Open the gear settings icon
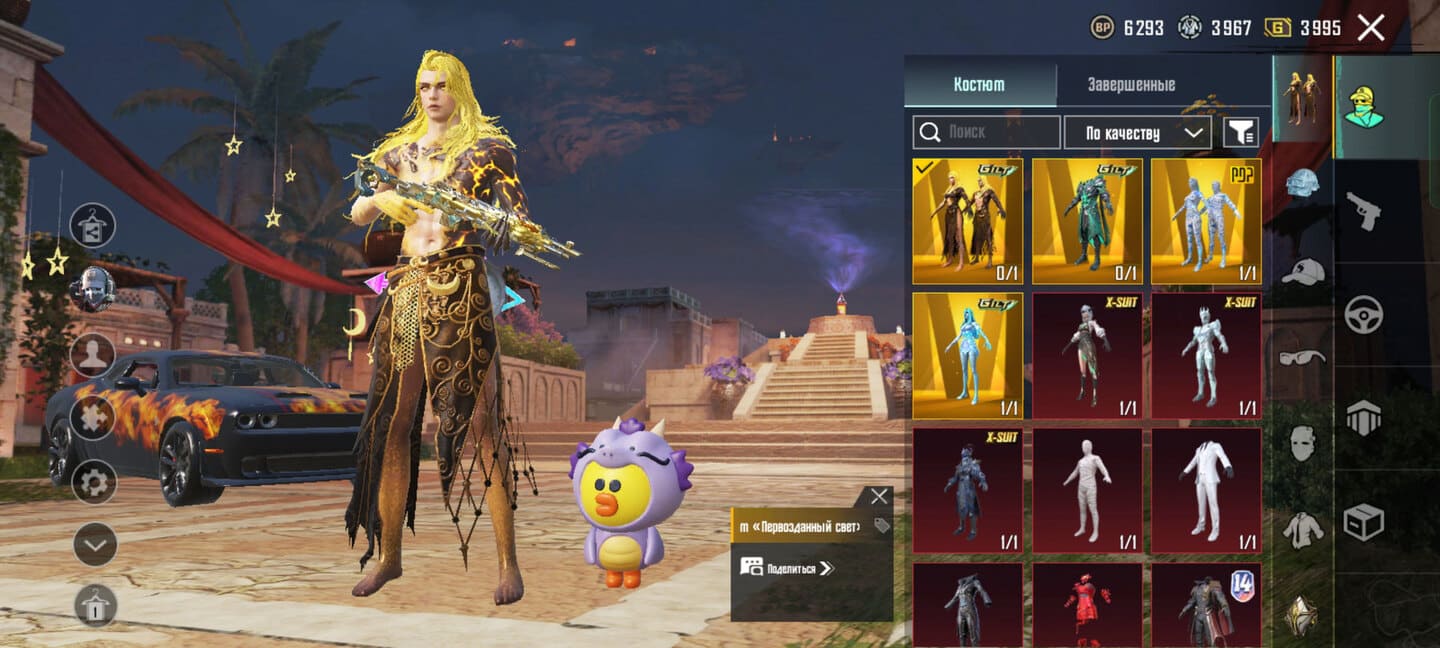Image resolution: width=1440 pixels, height=648 pixels. pos(95,484)
